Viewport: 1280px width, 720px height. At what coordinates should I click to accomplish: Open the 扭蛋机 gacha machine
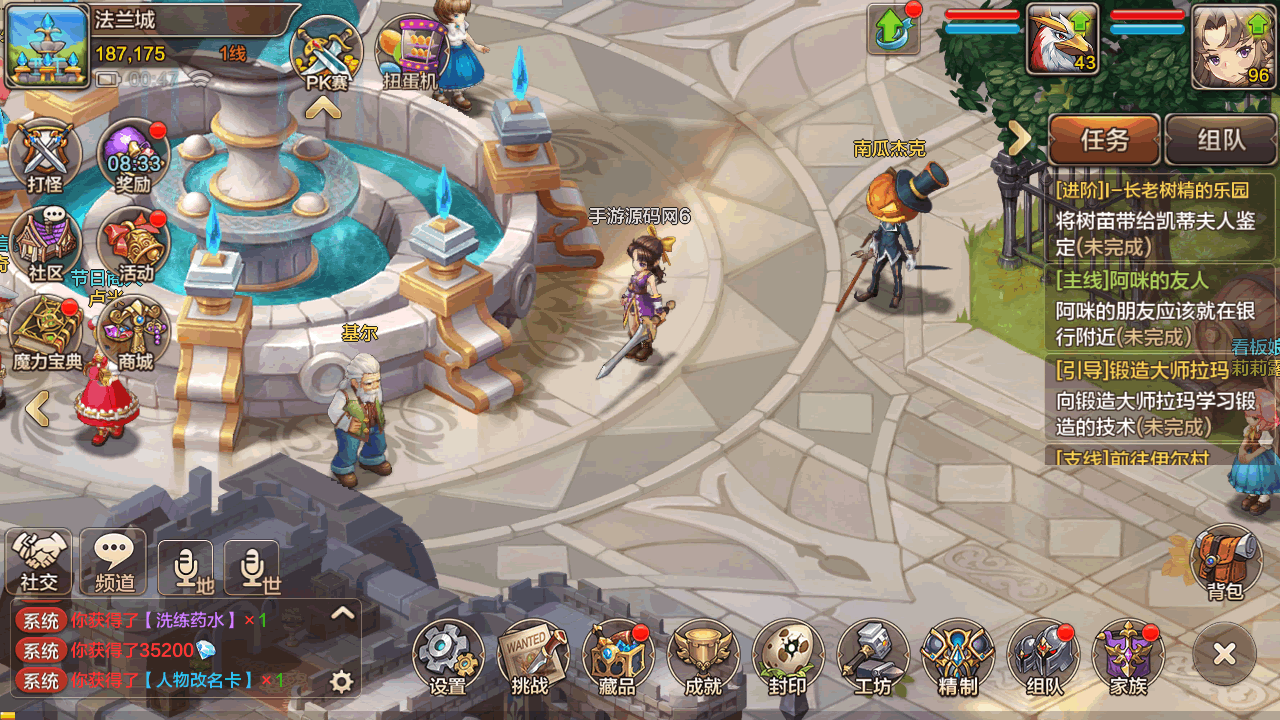click(x=411, y=54)
